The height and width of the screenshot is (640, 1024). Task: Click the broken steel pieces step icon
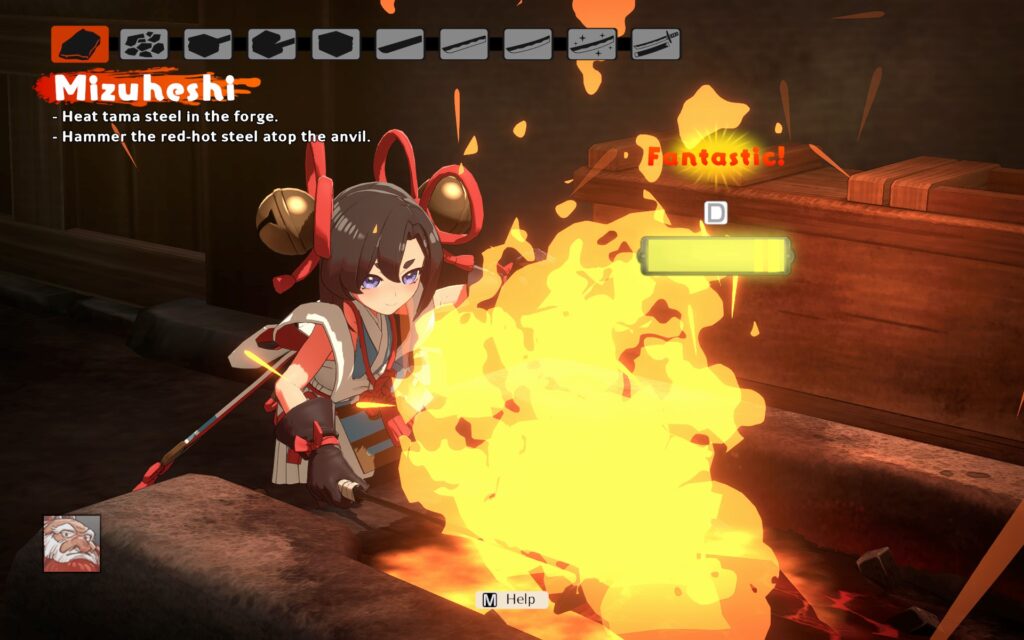[144, 44]
